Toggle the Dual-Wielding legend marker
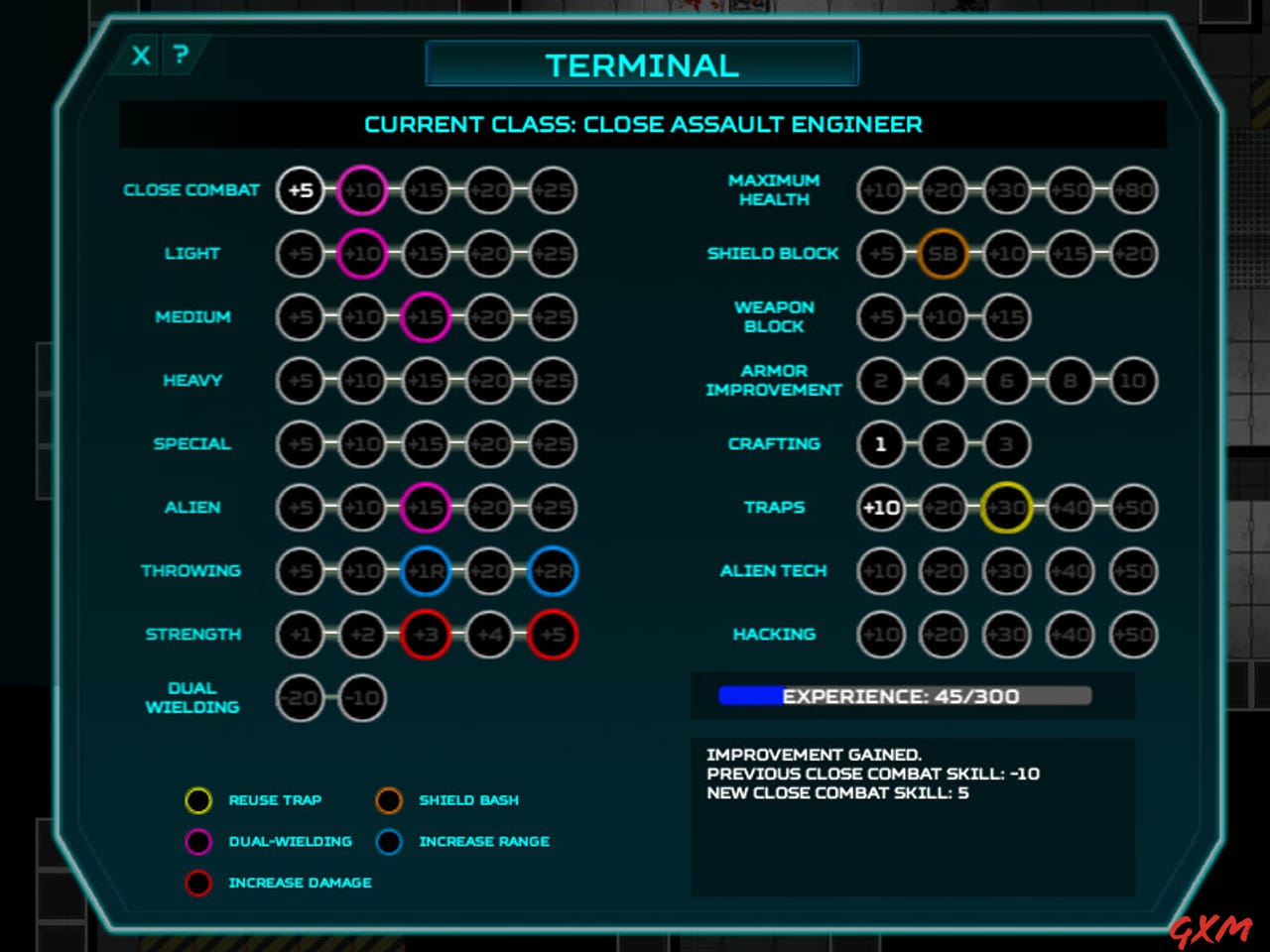Screen dimensions: 1270x952 198,842
